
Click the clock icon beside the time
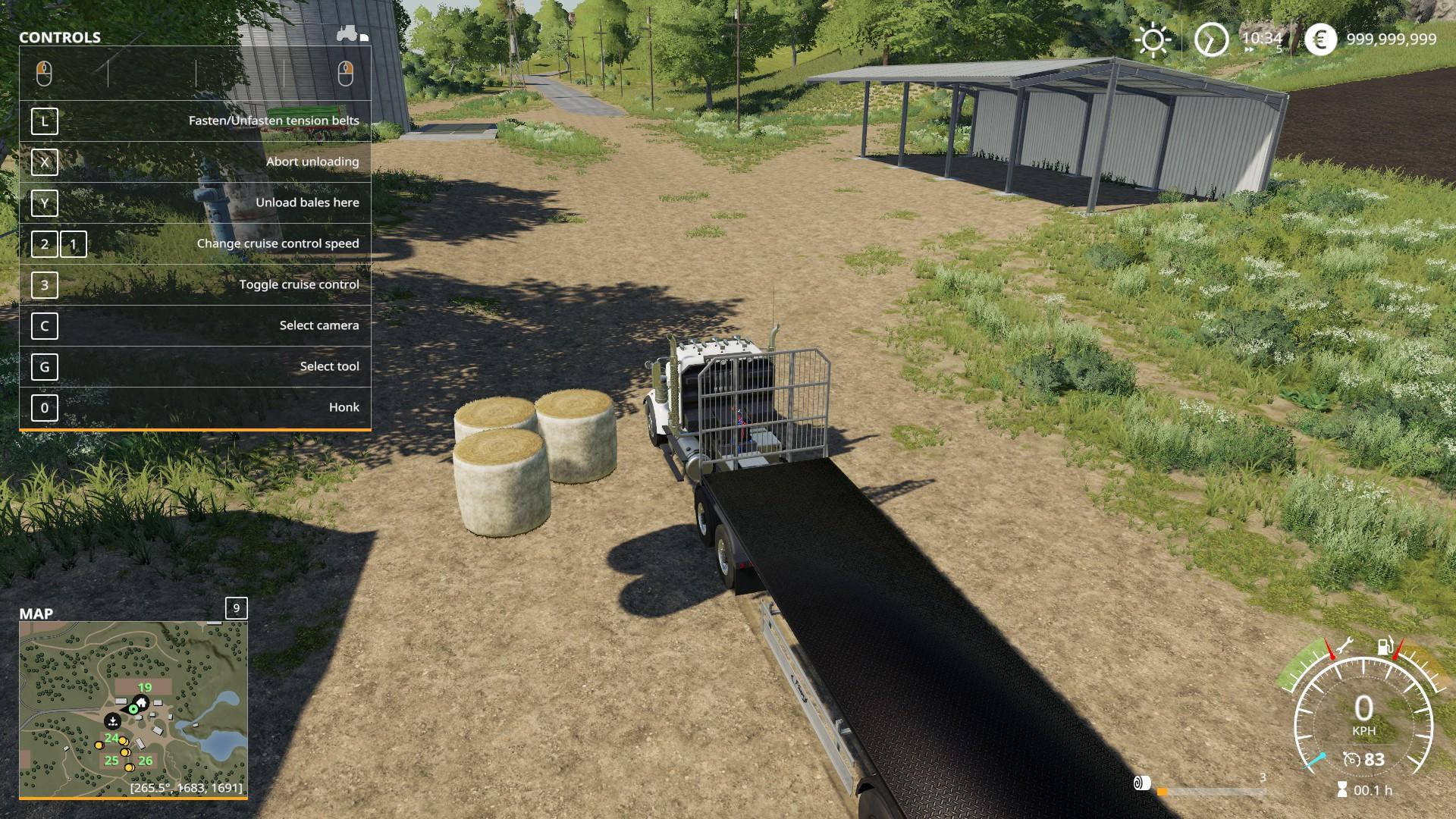coord(1210,39)
